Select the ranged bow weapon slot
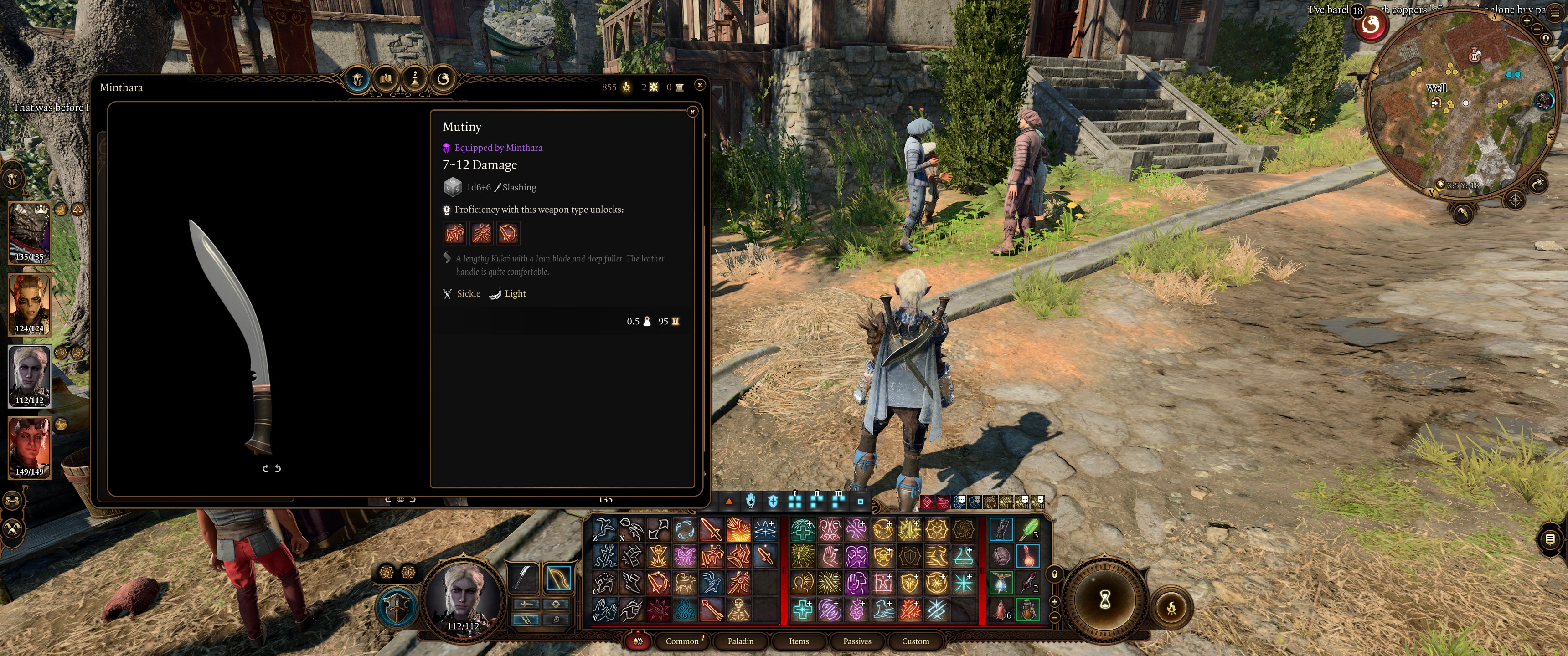 (x=558, y=578)
